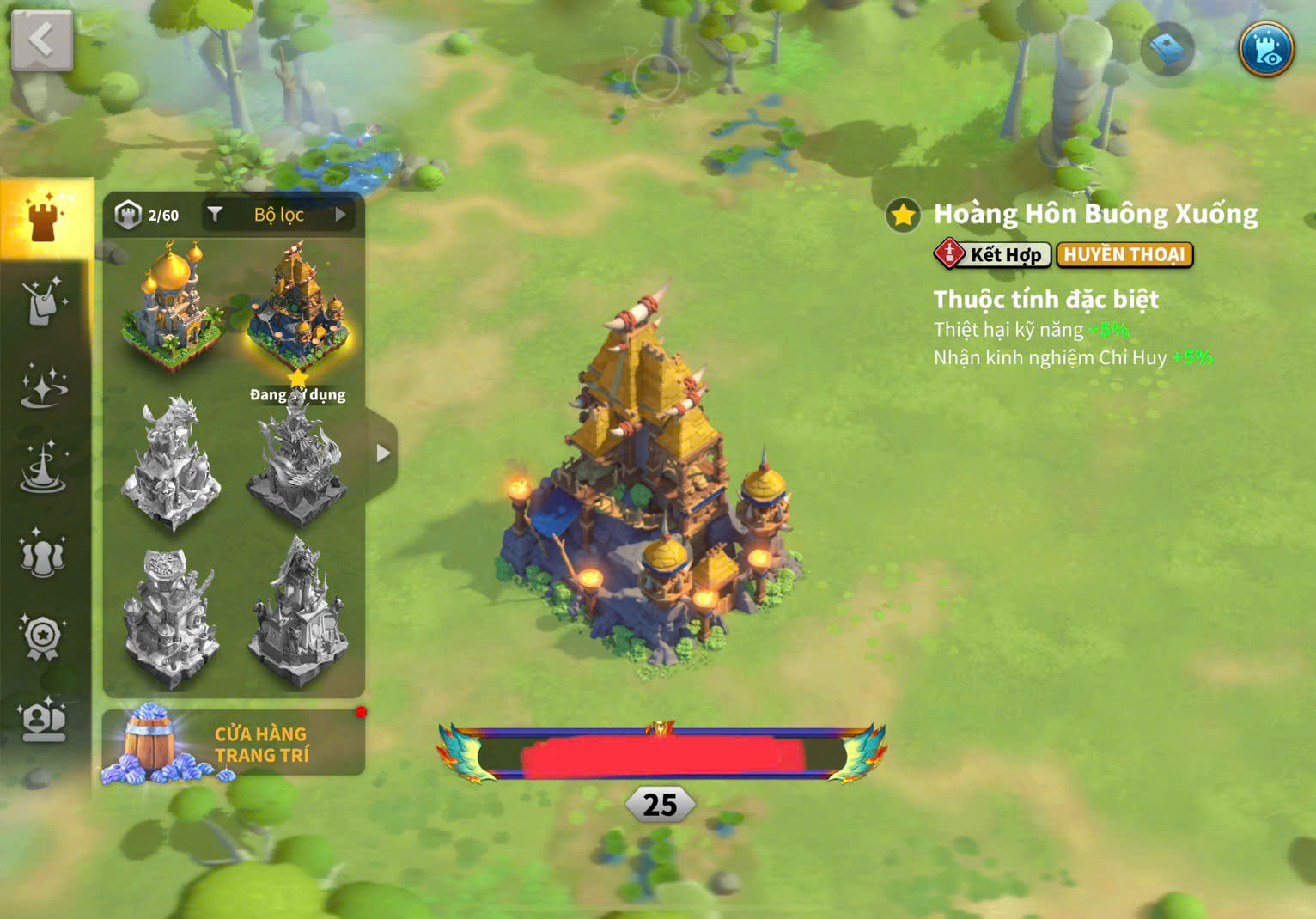1316x919 pixels.
Task: Select the swirling sparkle effects tab
Action: pyautogui.click(x=44, y=386)
